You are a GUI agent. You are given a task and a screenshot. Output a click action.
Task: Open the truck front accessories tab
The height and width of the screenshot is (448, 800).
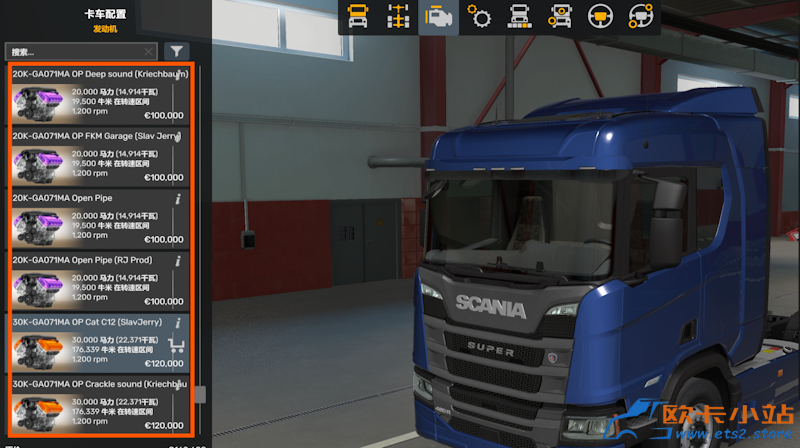point(559,17)
